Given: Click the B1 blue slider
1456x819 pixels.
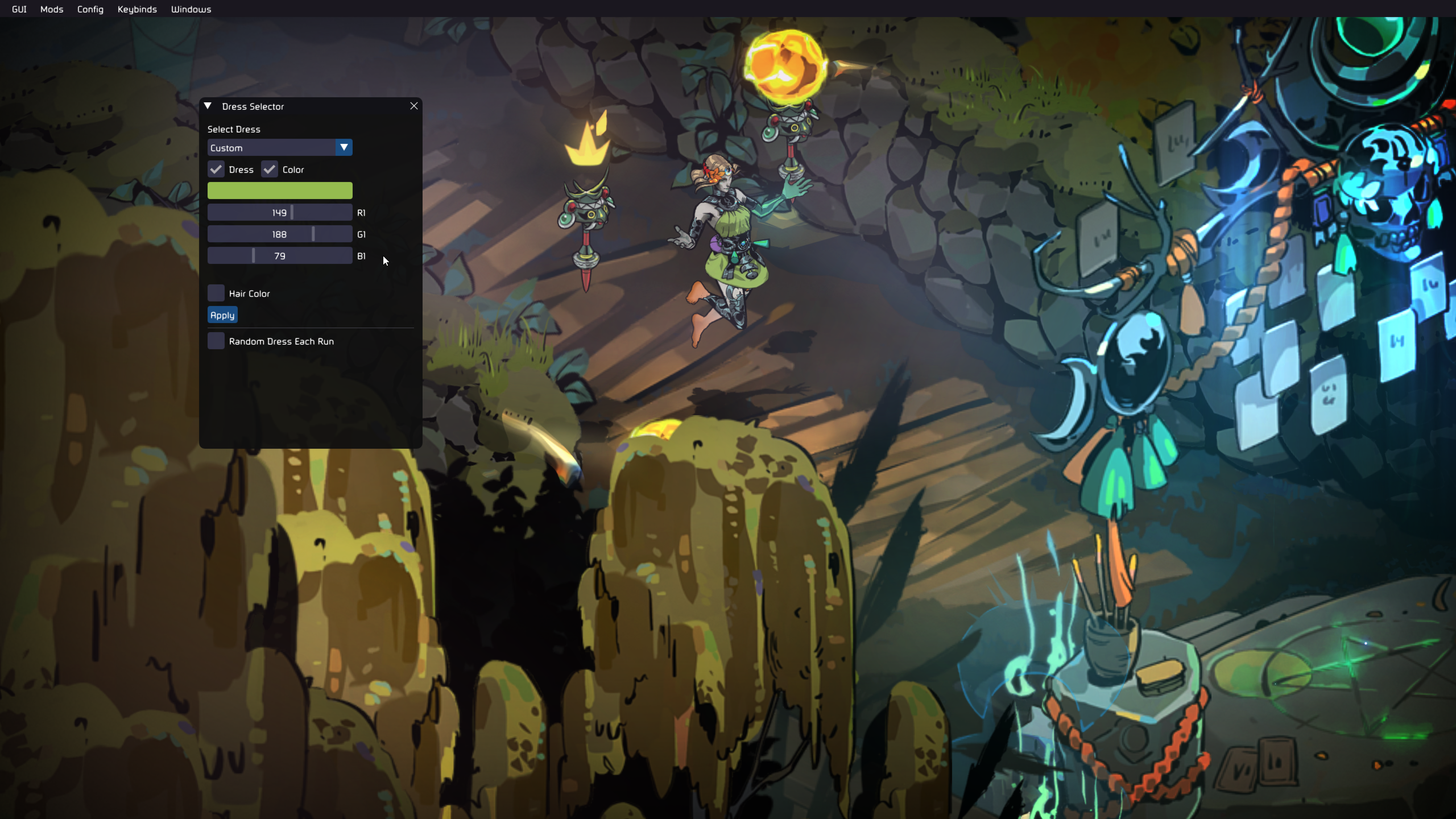Looking at the screenshot, I should click(280, 255).
